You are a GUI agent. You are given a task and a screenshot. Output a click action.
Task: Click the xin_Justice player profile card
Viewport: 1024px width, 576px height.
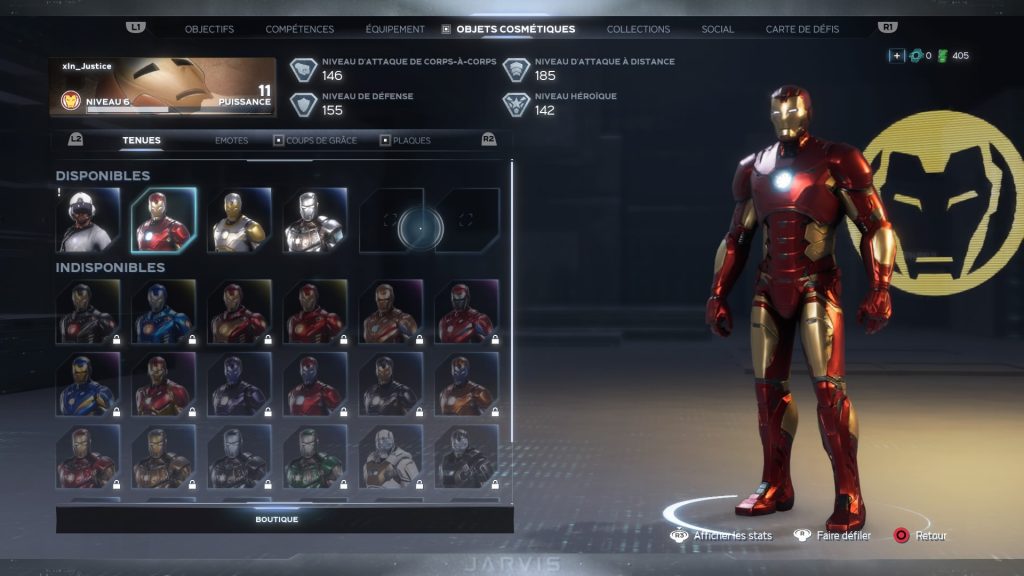tap(163, 87)
